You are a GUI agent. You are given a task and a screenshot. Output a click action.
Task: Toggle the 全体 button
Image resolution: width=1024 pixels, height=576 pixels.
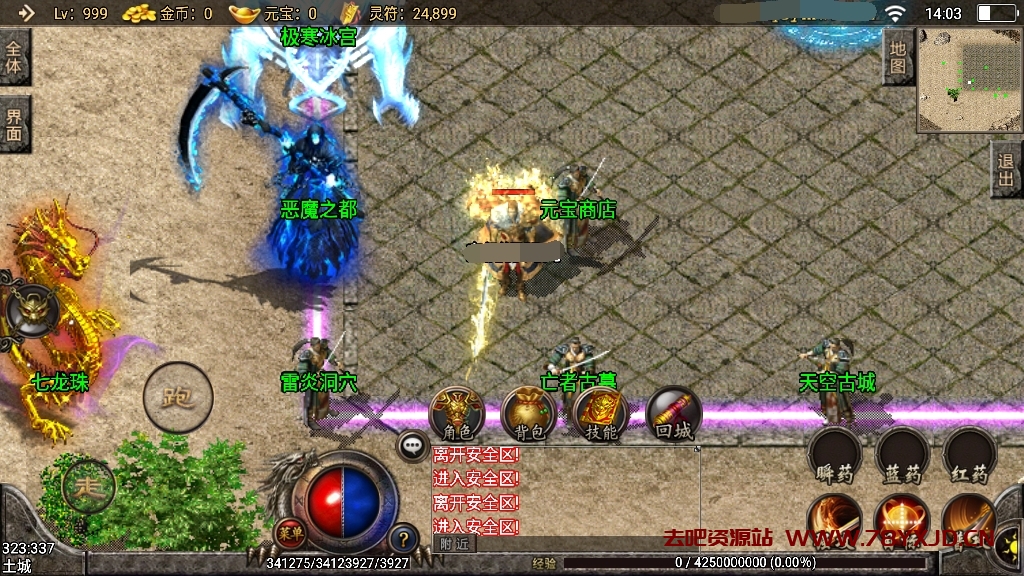pos(14,58)
